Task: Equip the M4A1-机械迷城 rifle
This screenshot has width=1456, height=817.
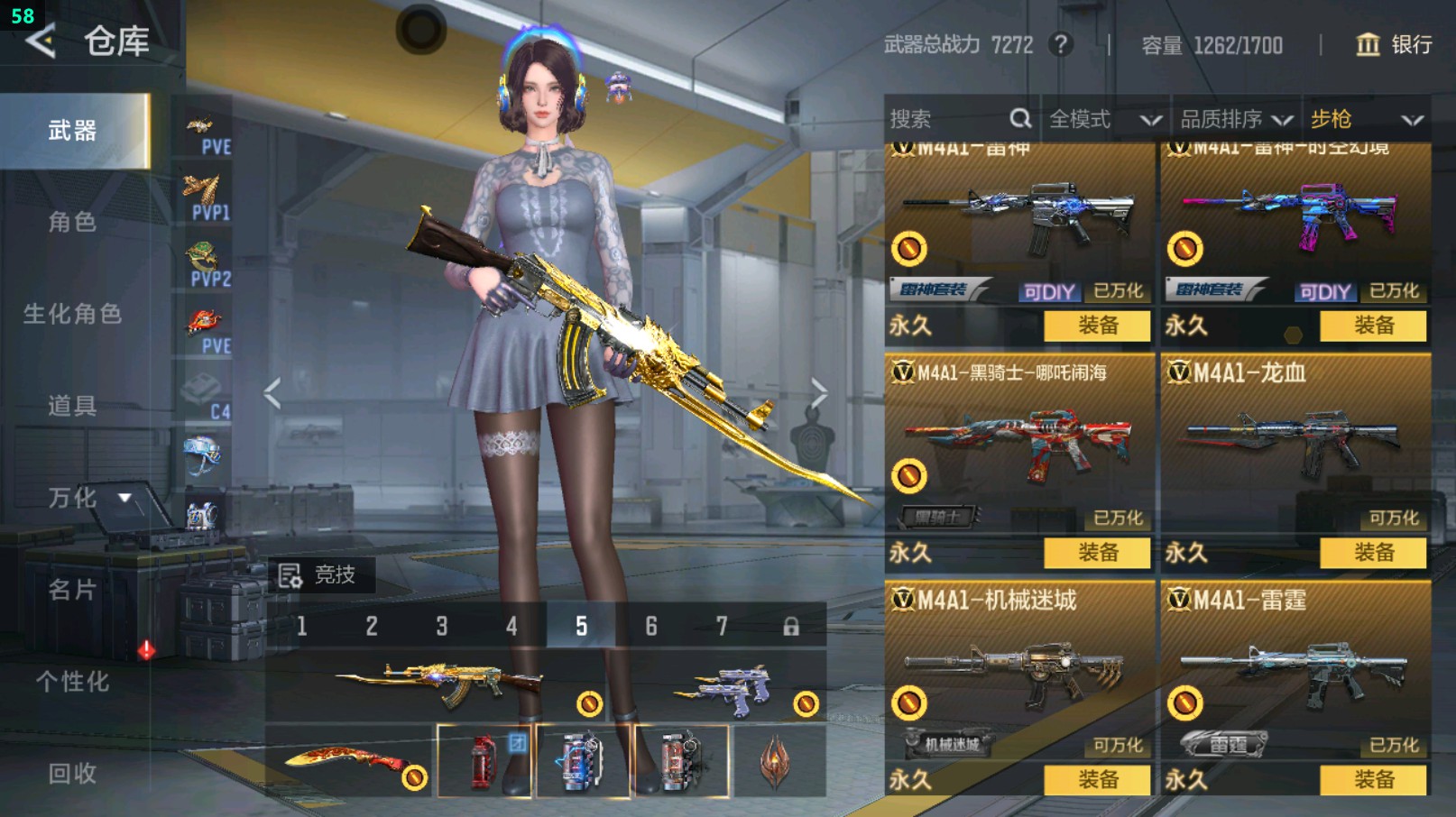Action: [x=1097, y=780]
